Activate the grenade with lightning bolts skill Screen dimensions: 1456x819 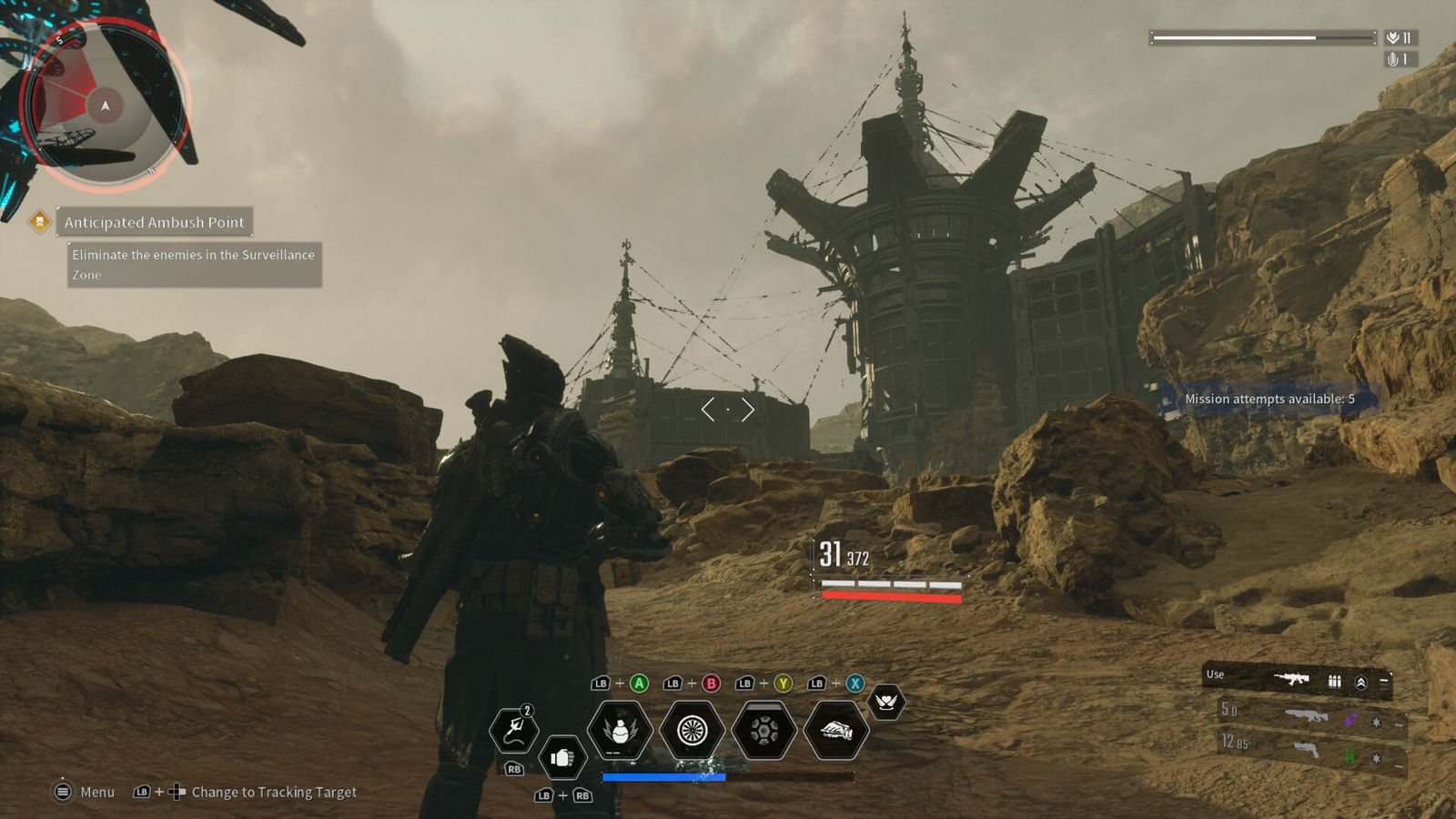620,729
